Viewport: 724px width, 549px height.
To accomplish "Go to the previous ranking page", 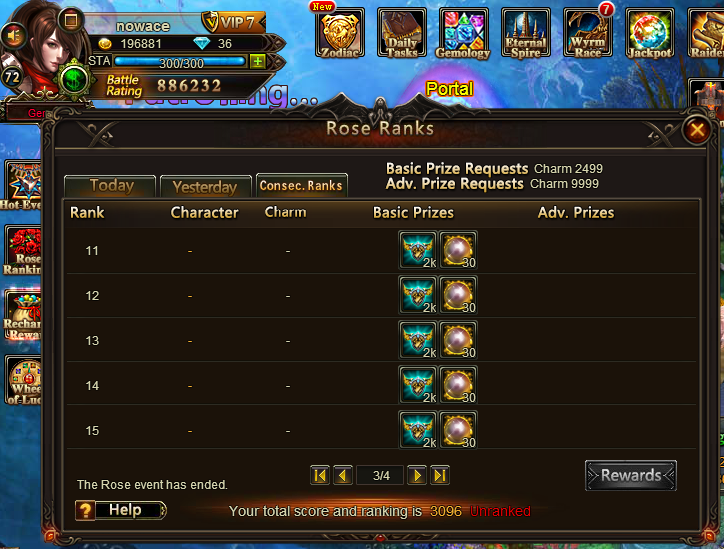I will [x=342, y=475].
